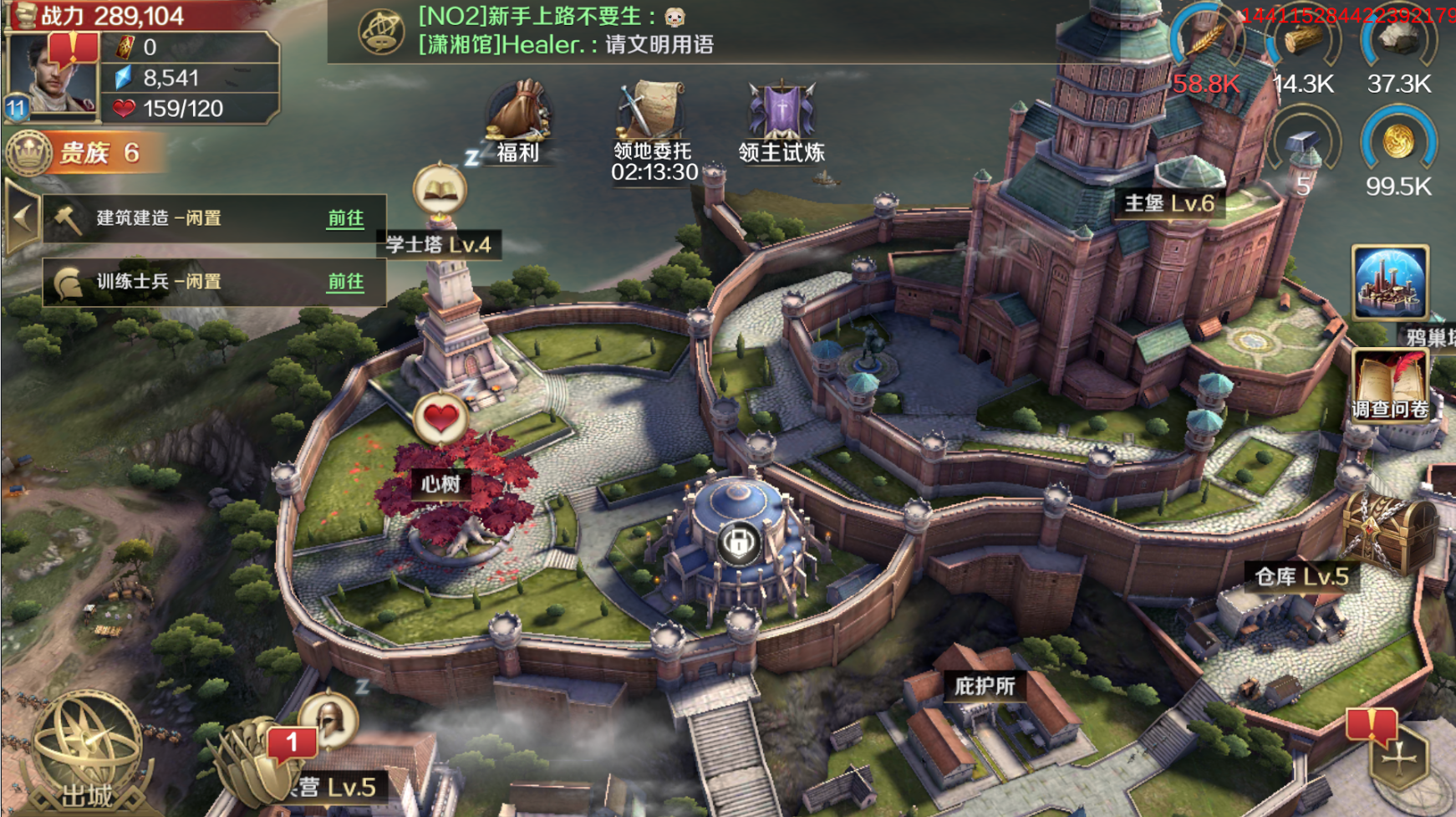Go to idle 训练士兵 troop training
This screenshot has width=1456, height=817.
(344, 282)
